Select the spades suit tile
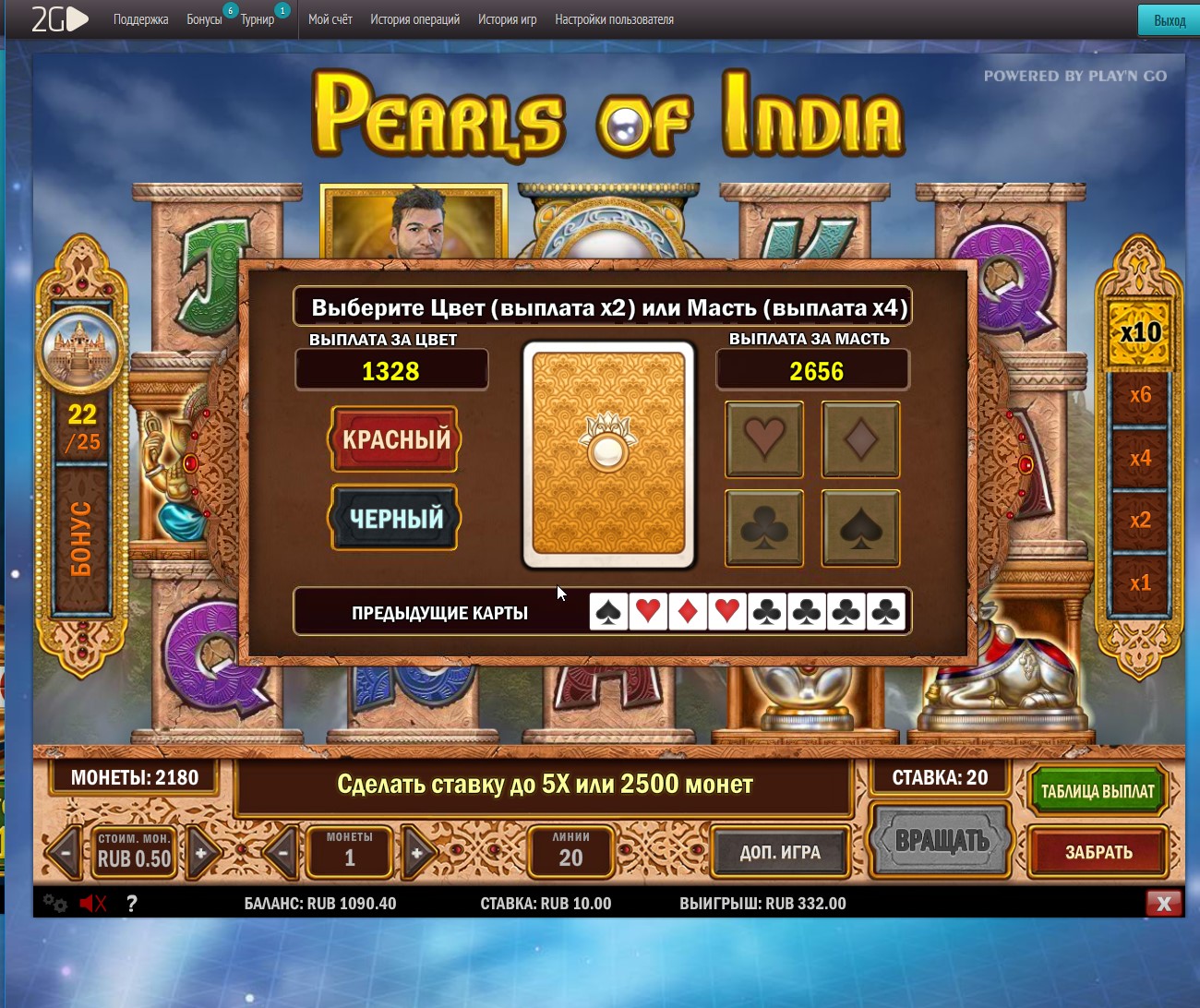Viewport: 1200px width, 1008px height. click(860, 527)
